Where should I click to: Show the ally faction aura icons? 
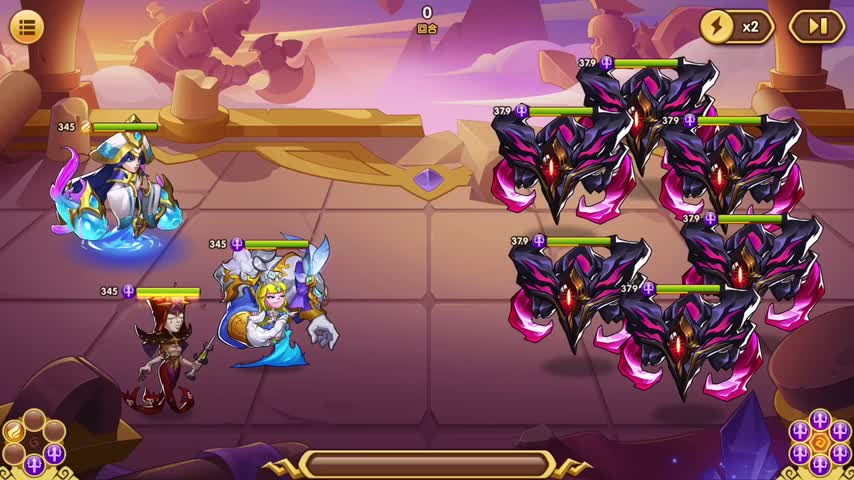[x=34, y=443]
